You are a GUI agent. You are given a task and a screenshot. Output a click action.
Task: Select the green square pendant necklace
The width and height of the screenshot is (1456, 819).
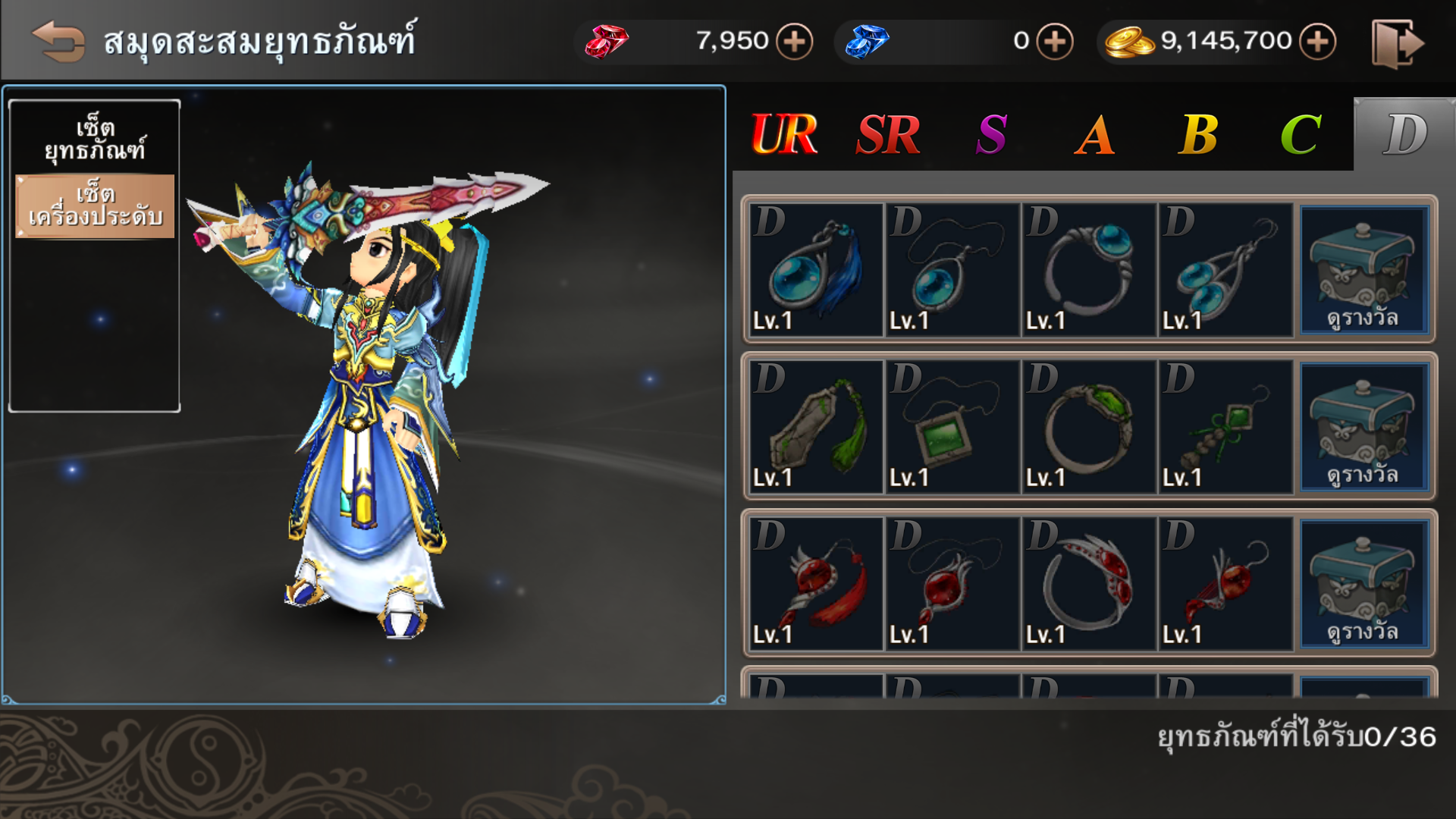click(x=952, y=427)
